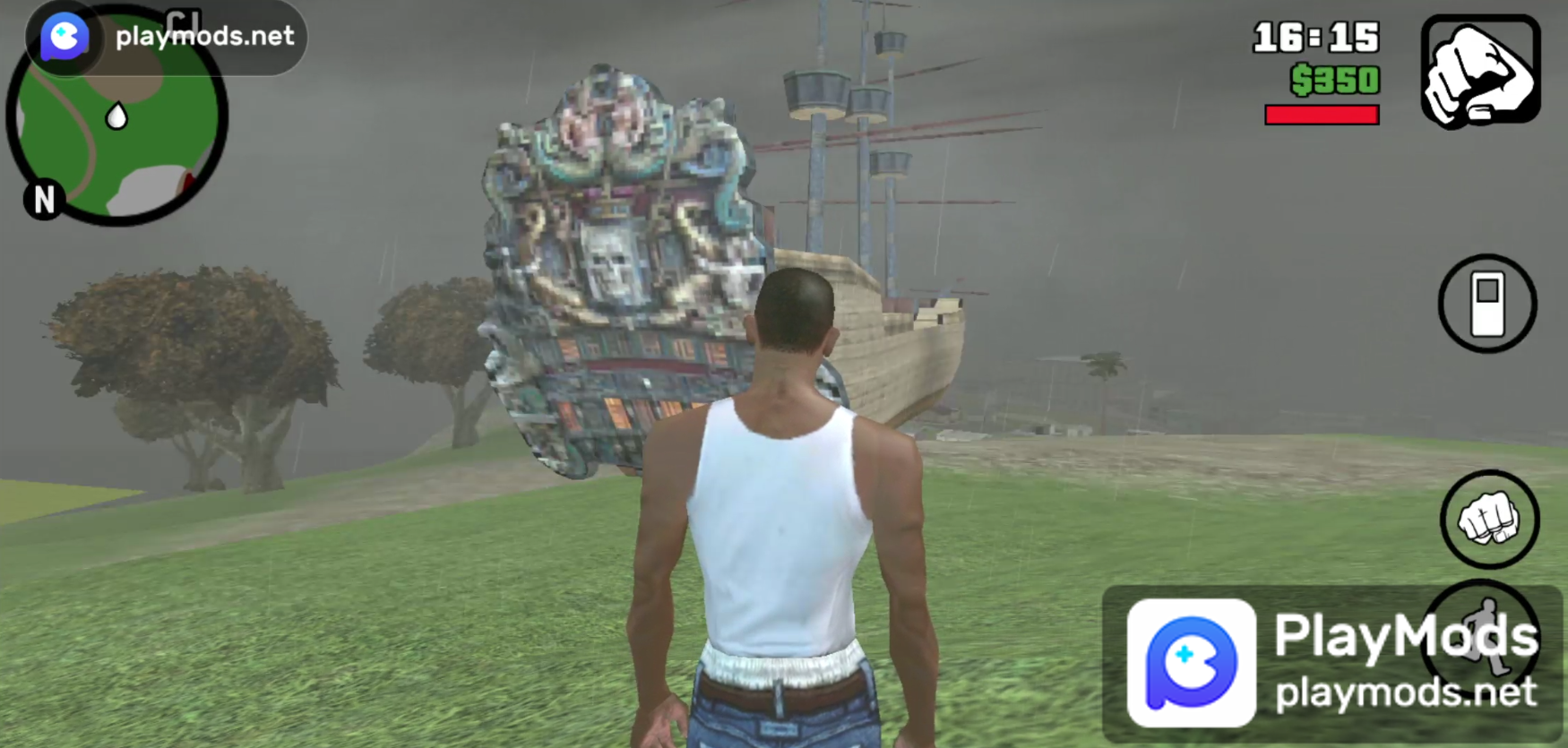The height and width of the screenshot is (748, 1568).
Task: Tap the PlayMods logo in the top-left badge
Action: click(x=63, y=37)
